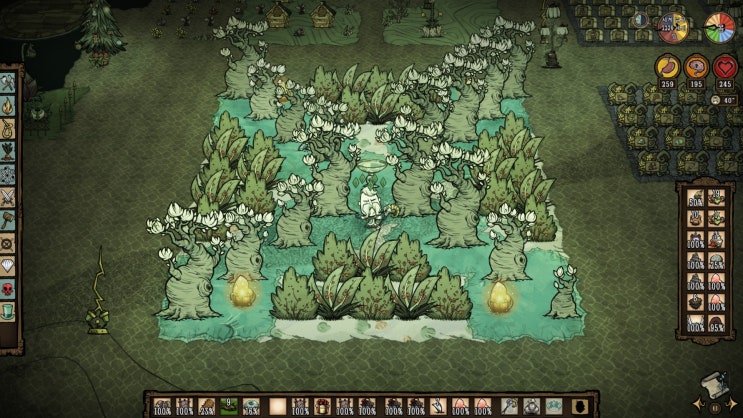Switch to the crossed swords Fight tab

(9, 196)
